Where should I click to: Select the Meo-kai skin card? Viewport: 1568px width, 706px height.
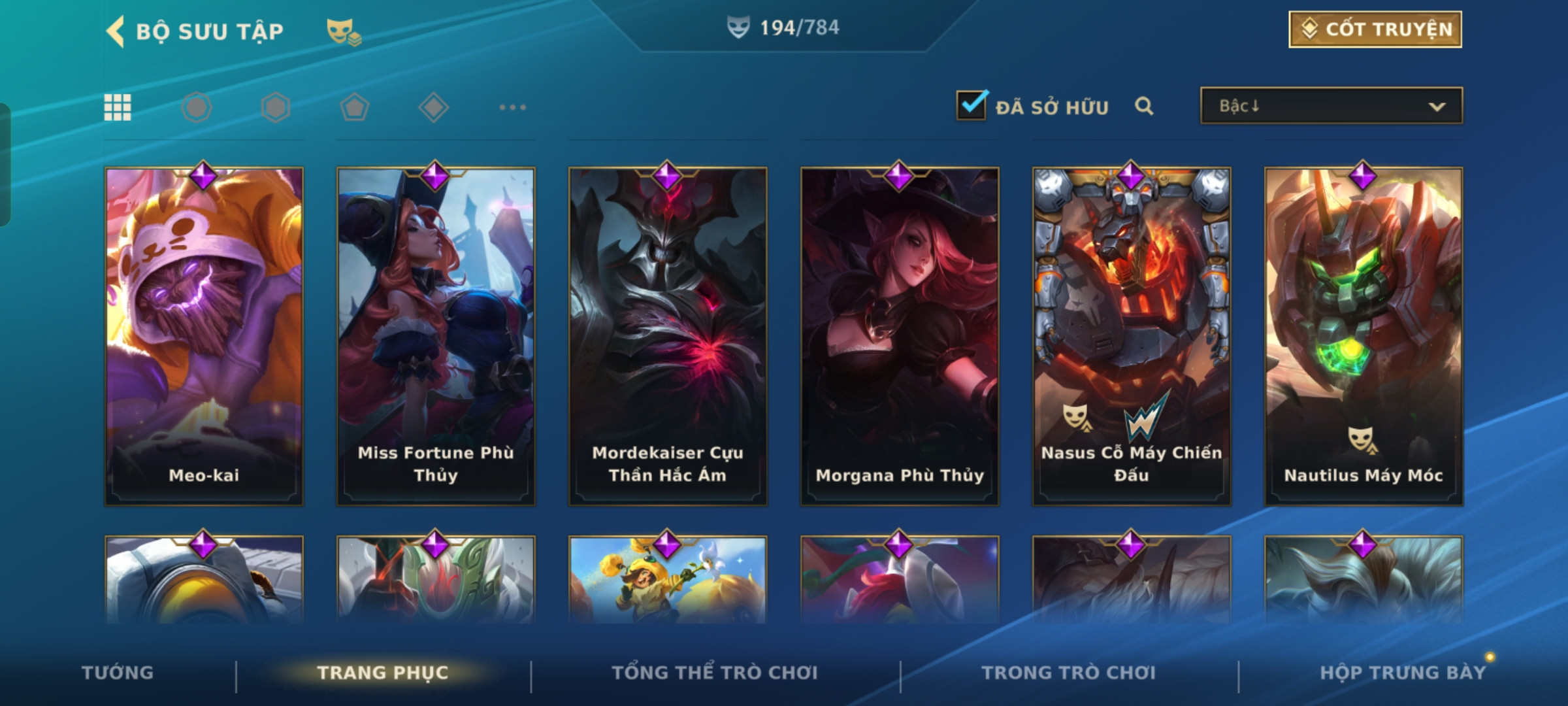[204, 337]
